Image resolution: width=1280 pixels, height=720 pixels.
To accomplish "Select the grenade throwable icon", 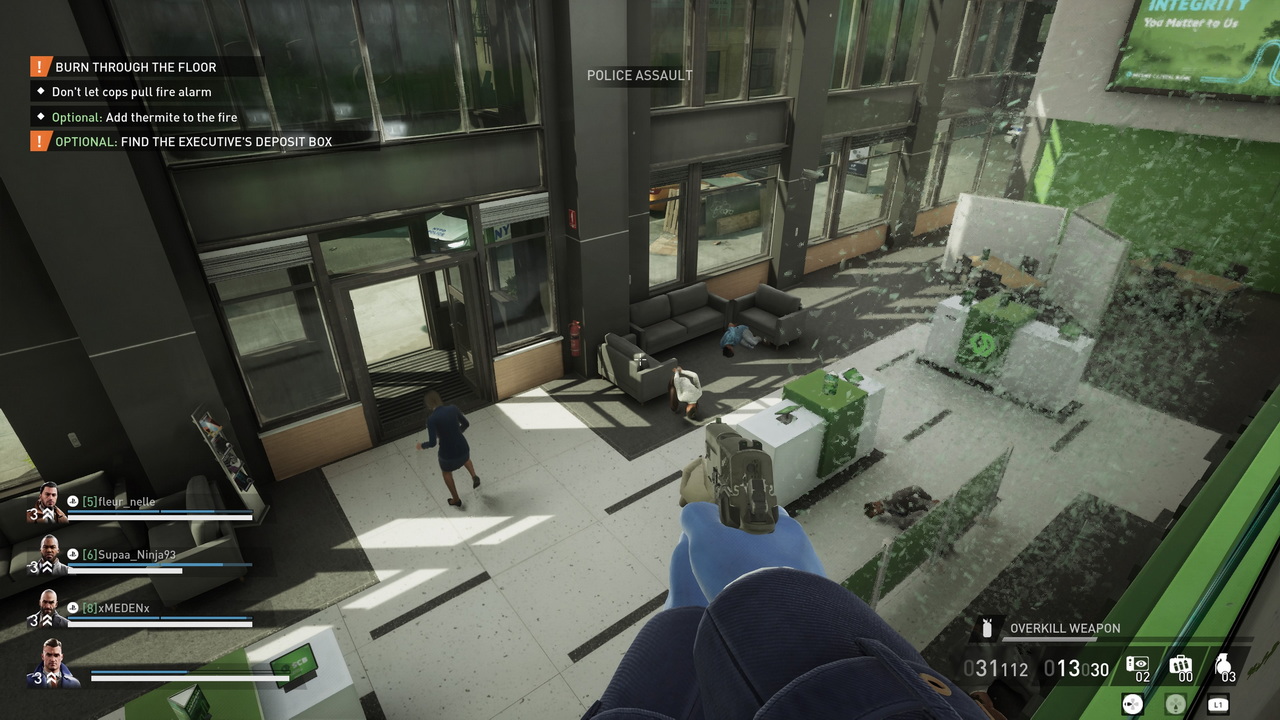I will [x=1225, y=665].
